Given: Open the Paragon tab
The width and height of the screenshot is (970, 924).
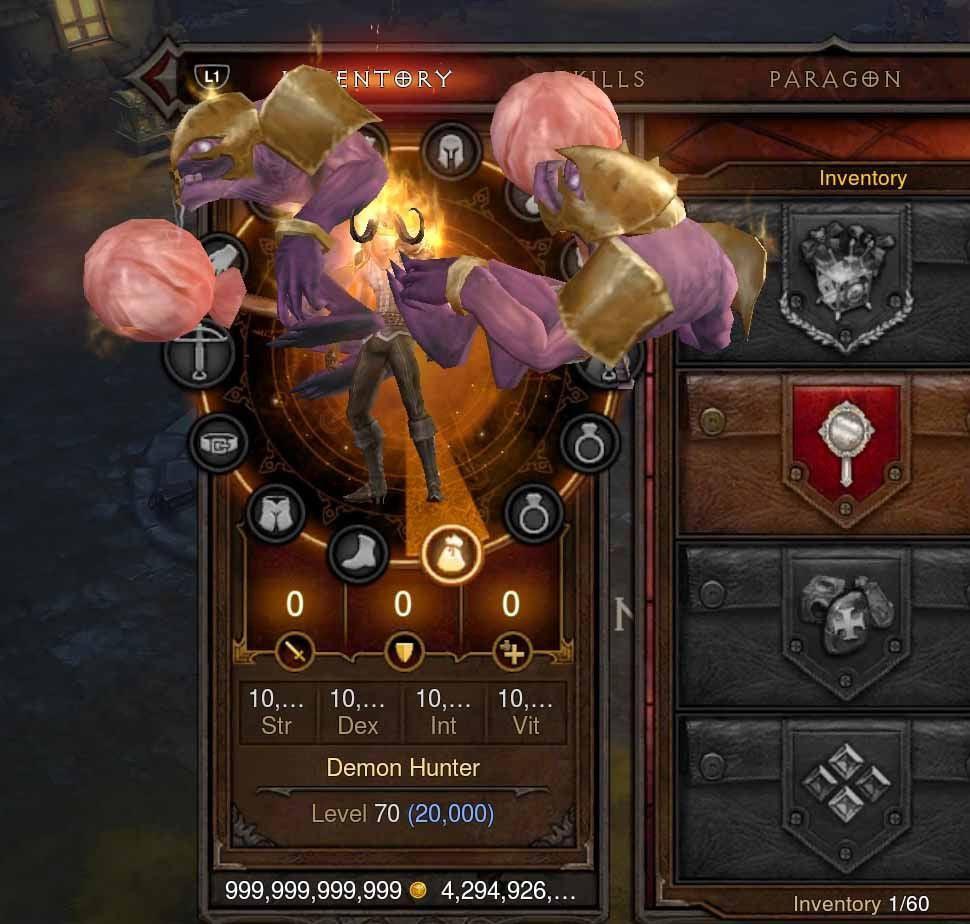Looking at the screenshot, I should tap(835, 79).
